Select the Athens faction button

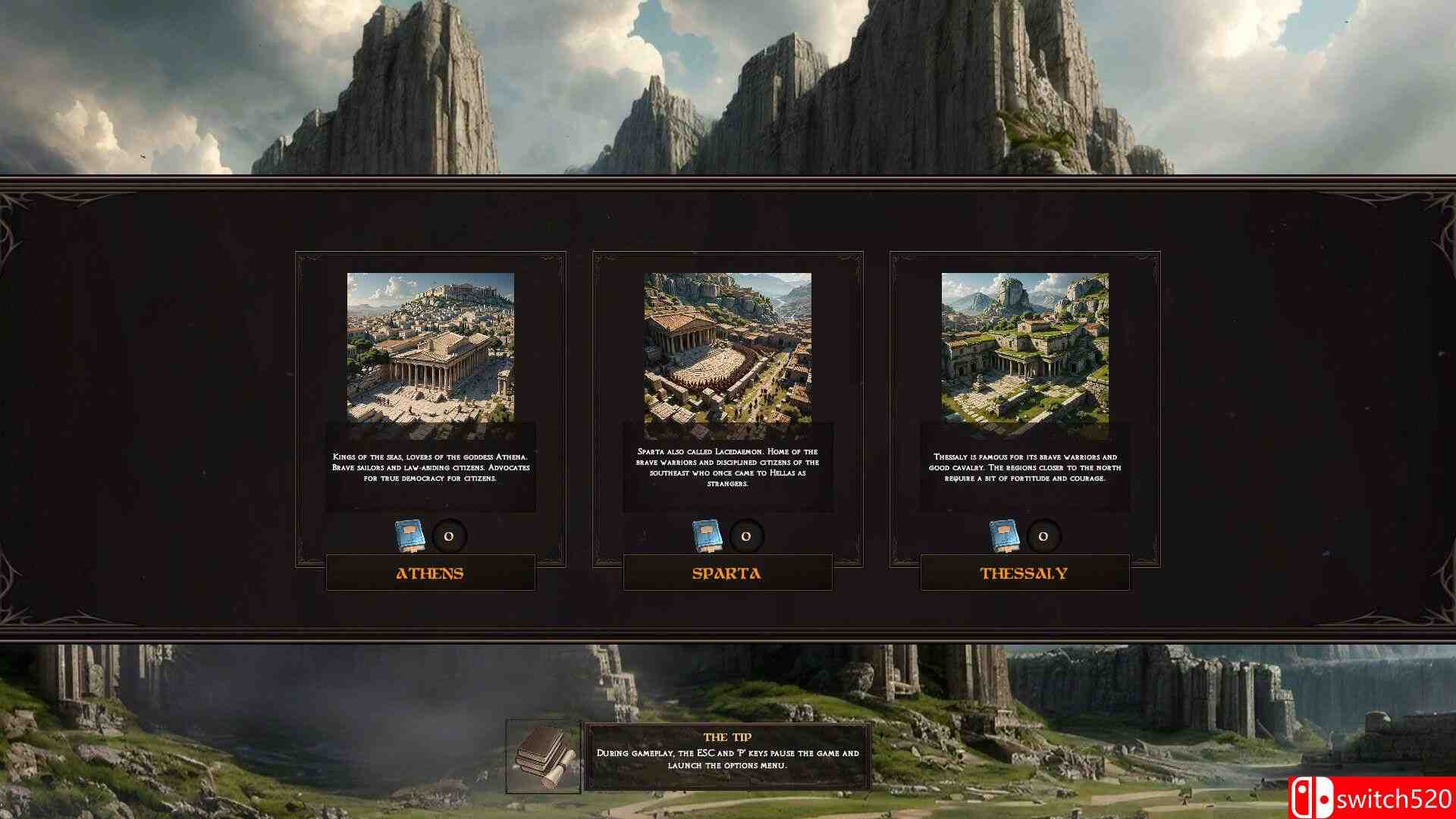(x=429, y=574)
